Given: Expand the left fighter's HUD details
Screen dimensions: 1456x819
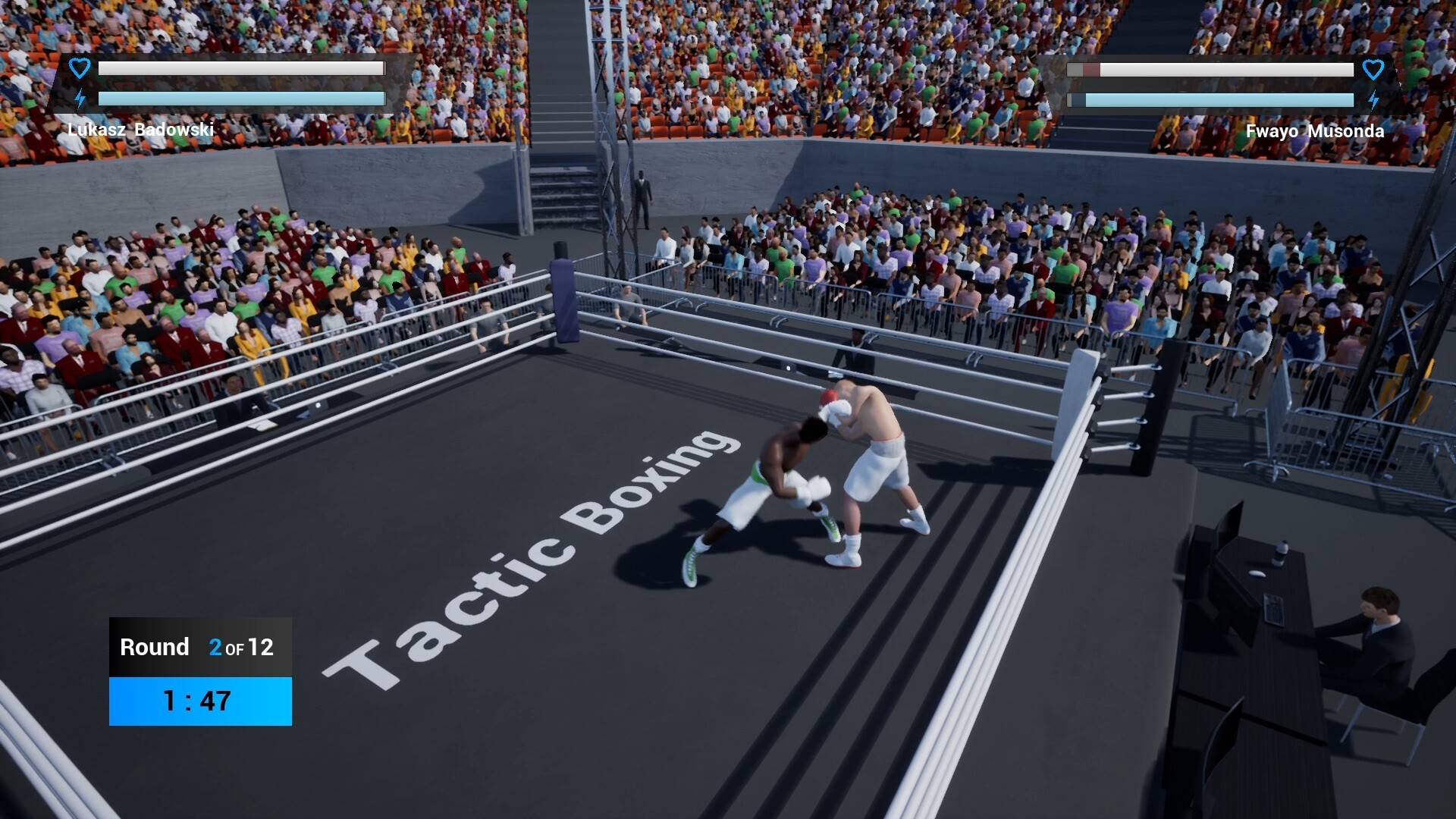Looking at the screenshot, I should pyautogui.click(x=227, y=83).
